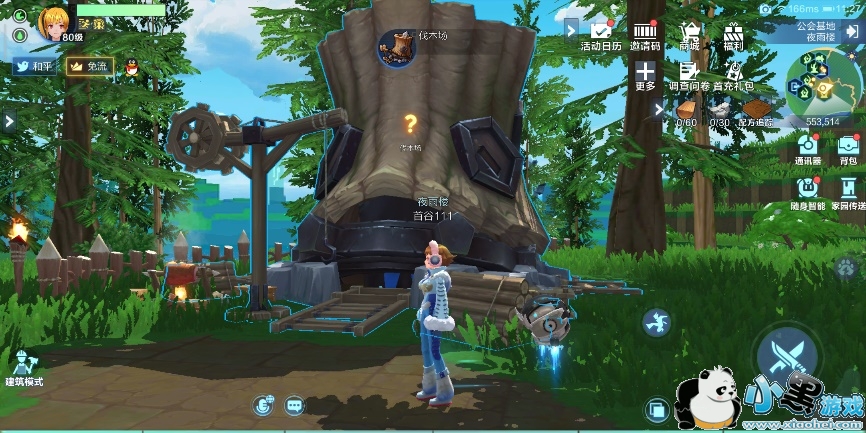The image size is (866, 433).
Task: Tap the 和平 peace mode button
Action: 35,66
